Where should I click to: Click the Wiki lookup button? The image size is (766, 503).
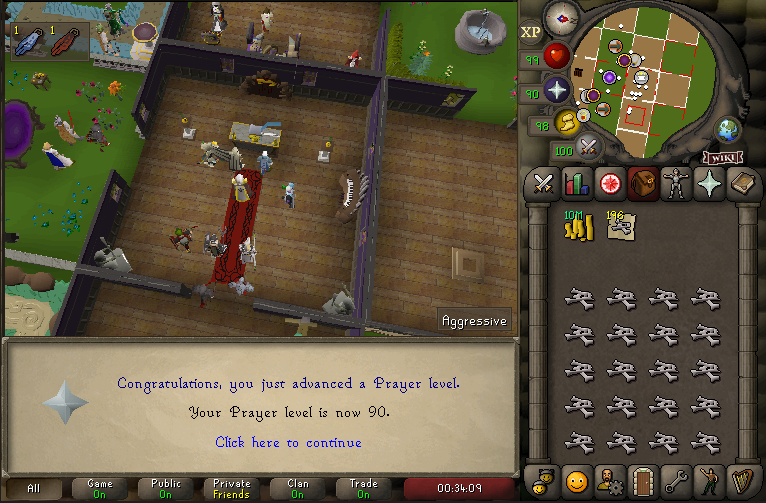pos(724,157)
